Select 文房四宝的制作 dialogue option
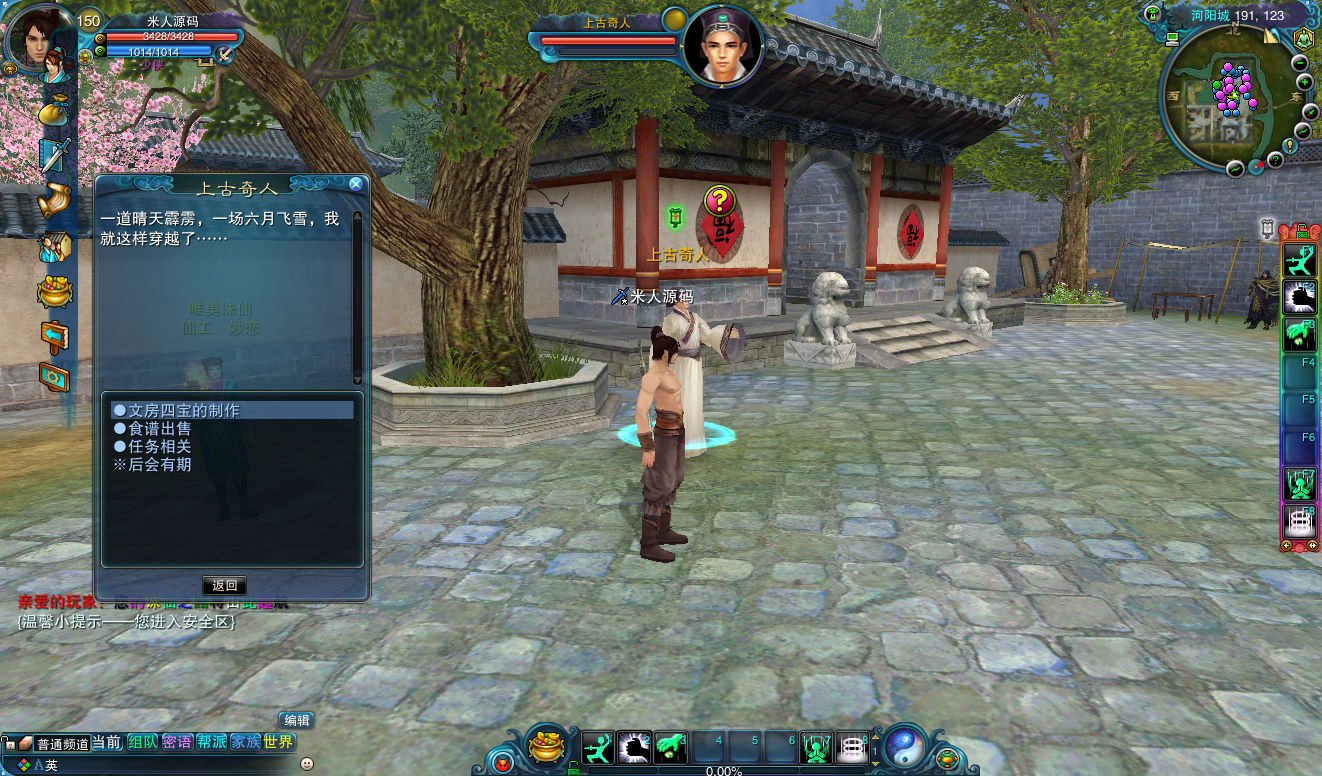1322x776 pixels. tap(183, 410)
